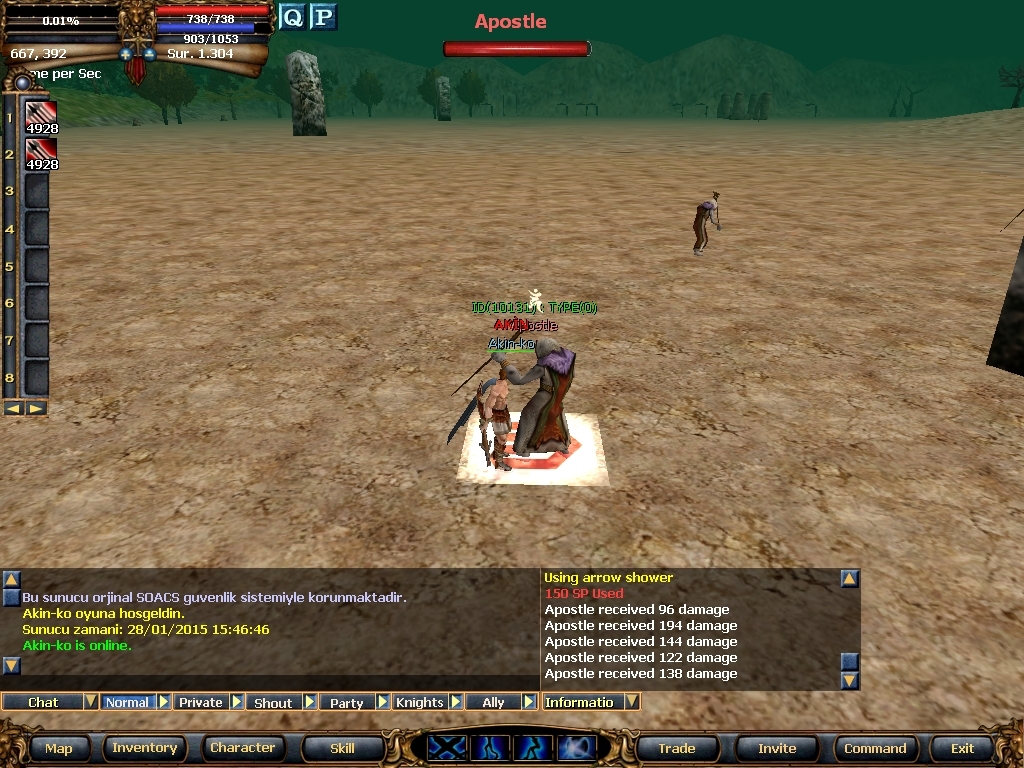This screenshot has height=768, width=1024.
Task: Invite a player with the Invite button
Action: pyautogui.click(x=777, y=748)
